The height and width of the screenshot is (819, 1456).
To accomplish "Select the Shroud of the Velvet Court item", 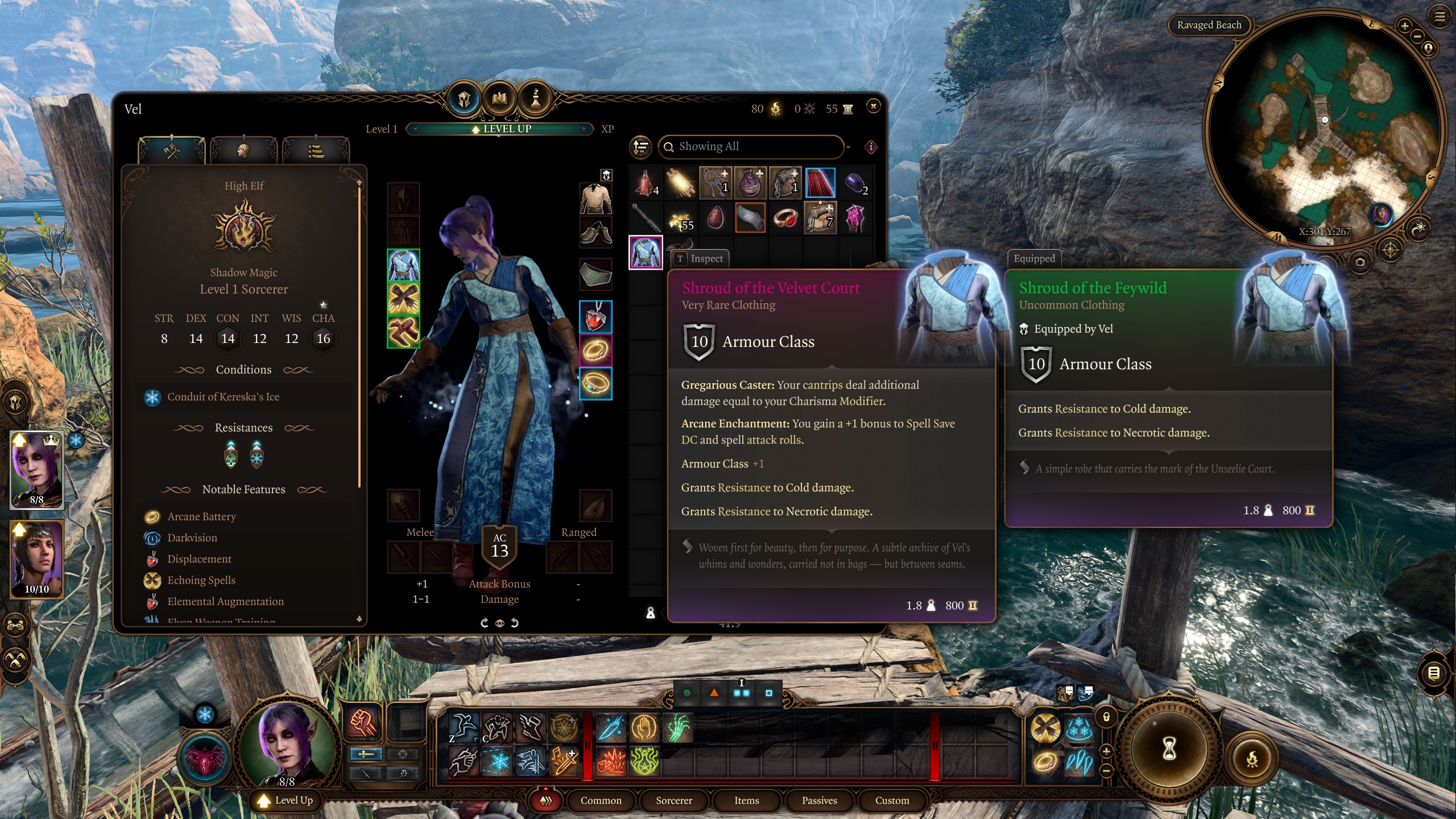I will point(646,252).
